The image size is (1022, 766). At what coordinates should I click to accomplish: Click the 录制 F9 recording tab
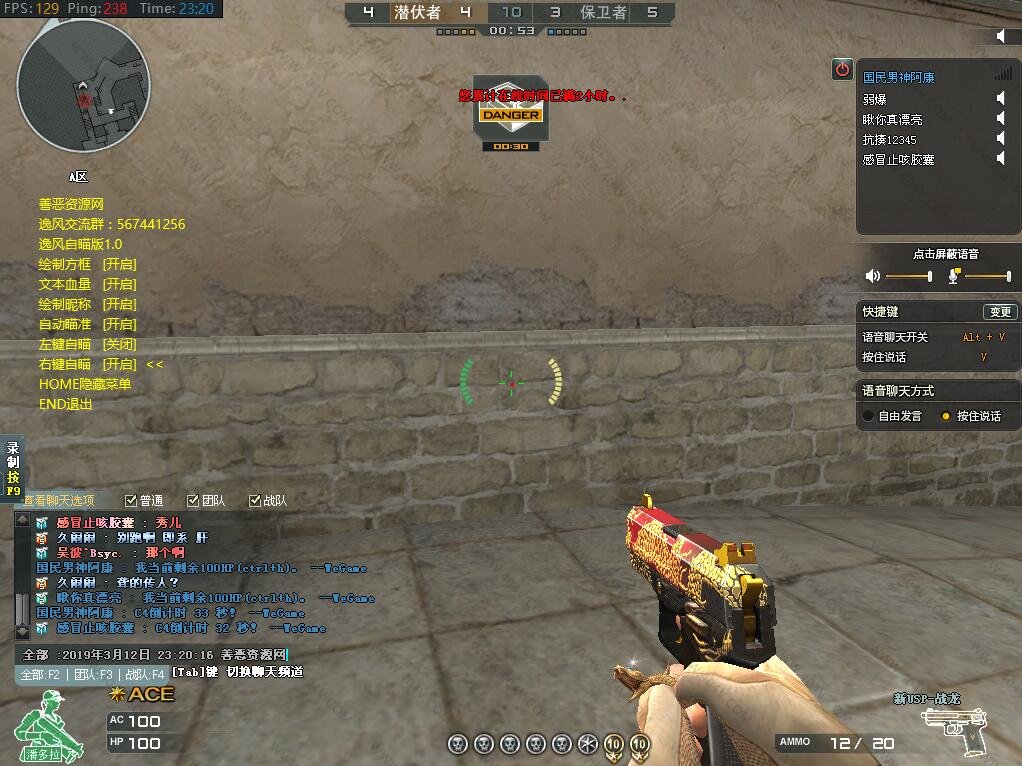point(12,469)
